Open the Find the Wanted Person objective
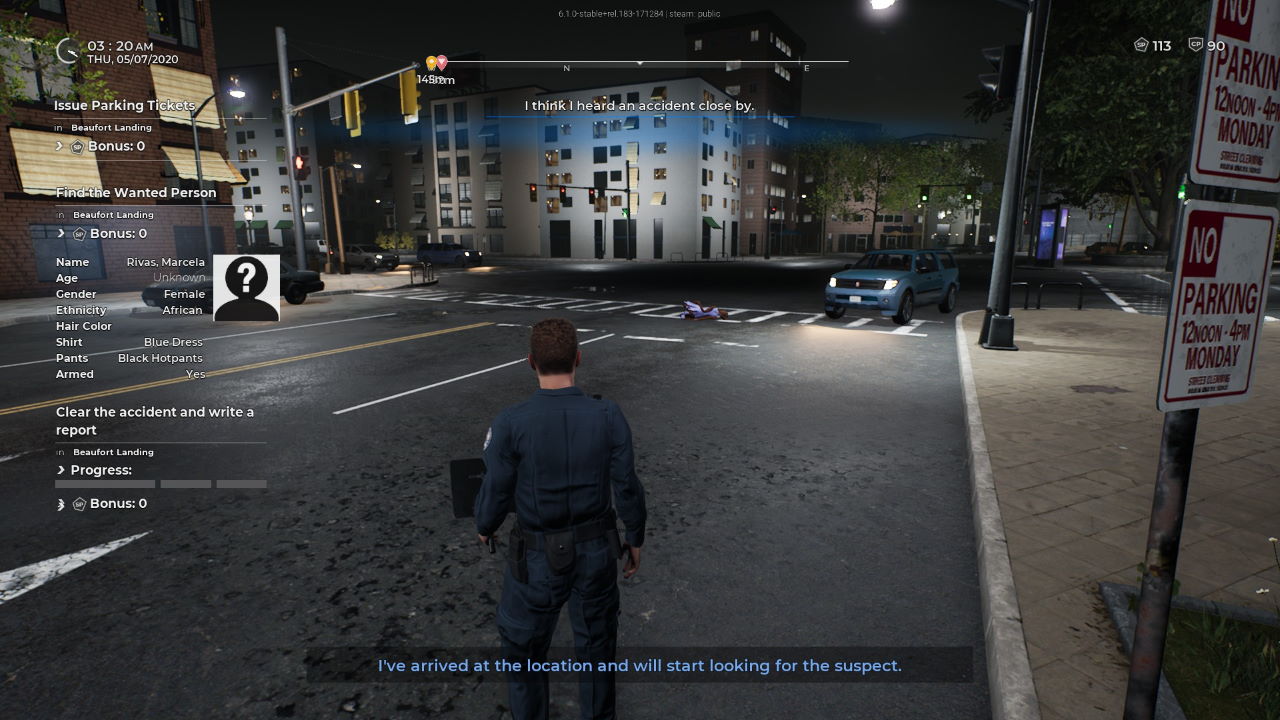 click(136, 192)
